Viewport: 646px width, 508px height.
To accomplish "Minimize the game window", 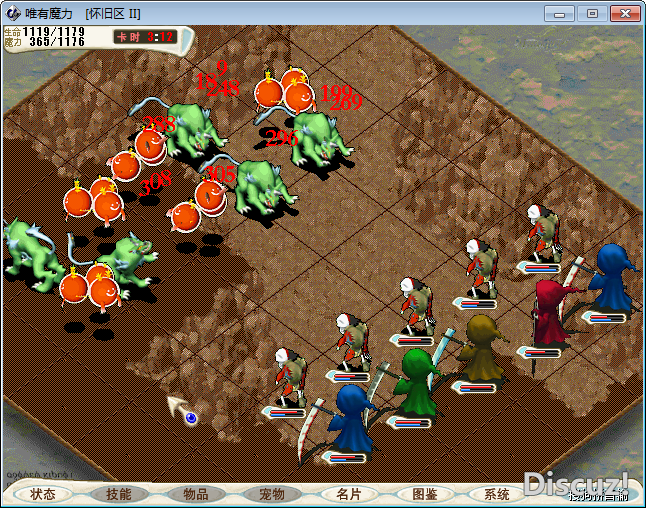I will (563, 13).
